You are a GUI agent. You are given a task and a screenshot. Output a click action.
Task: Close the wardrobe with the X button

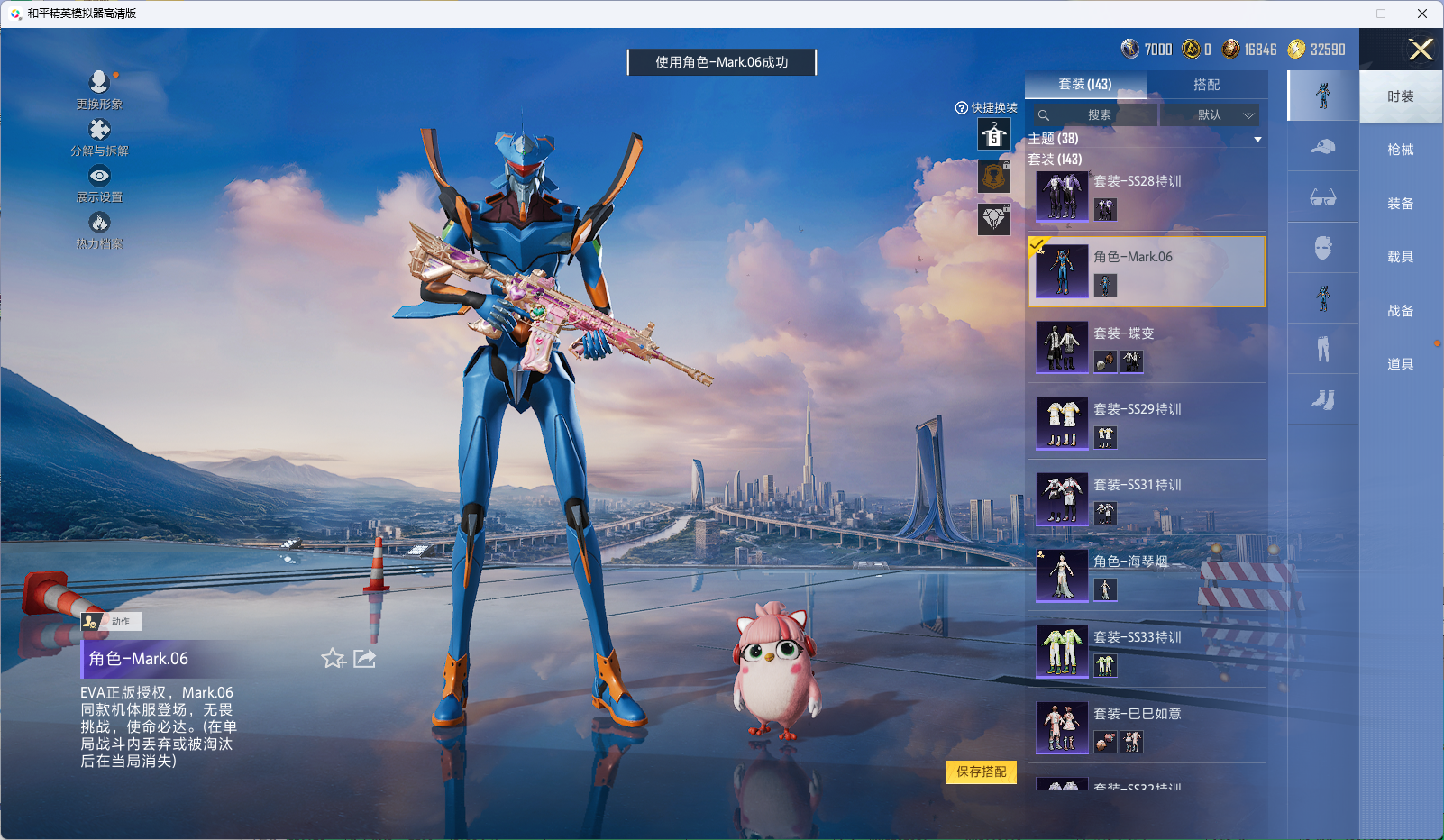[1421, 50]
